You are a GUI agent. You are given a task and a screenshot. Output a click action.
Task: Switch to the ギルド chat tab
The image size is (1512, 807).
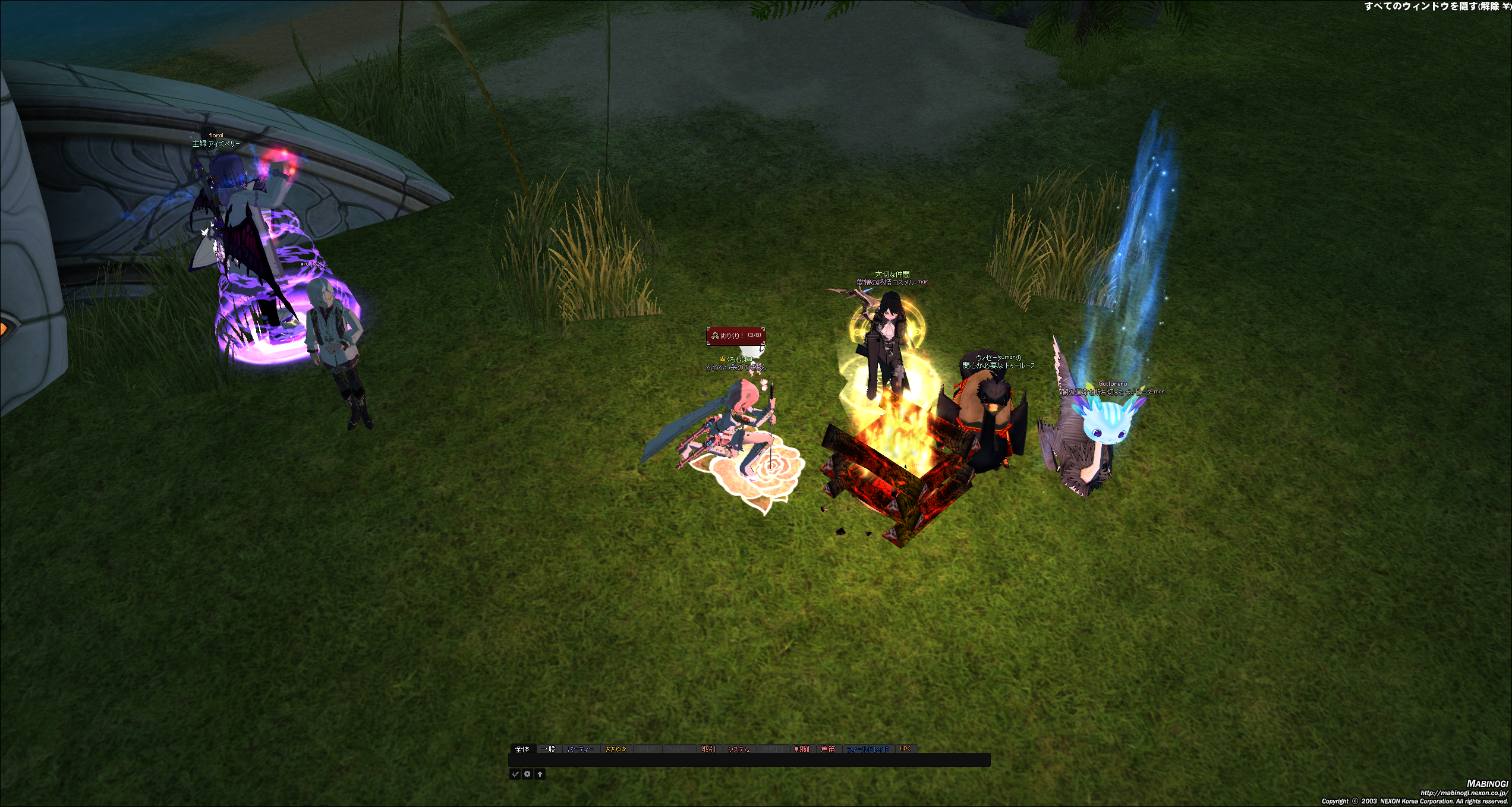647,749
